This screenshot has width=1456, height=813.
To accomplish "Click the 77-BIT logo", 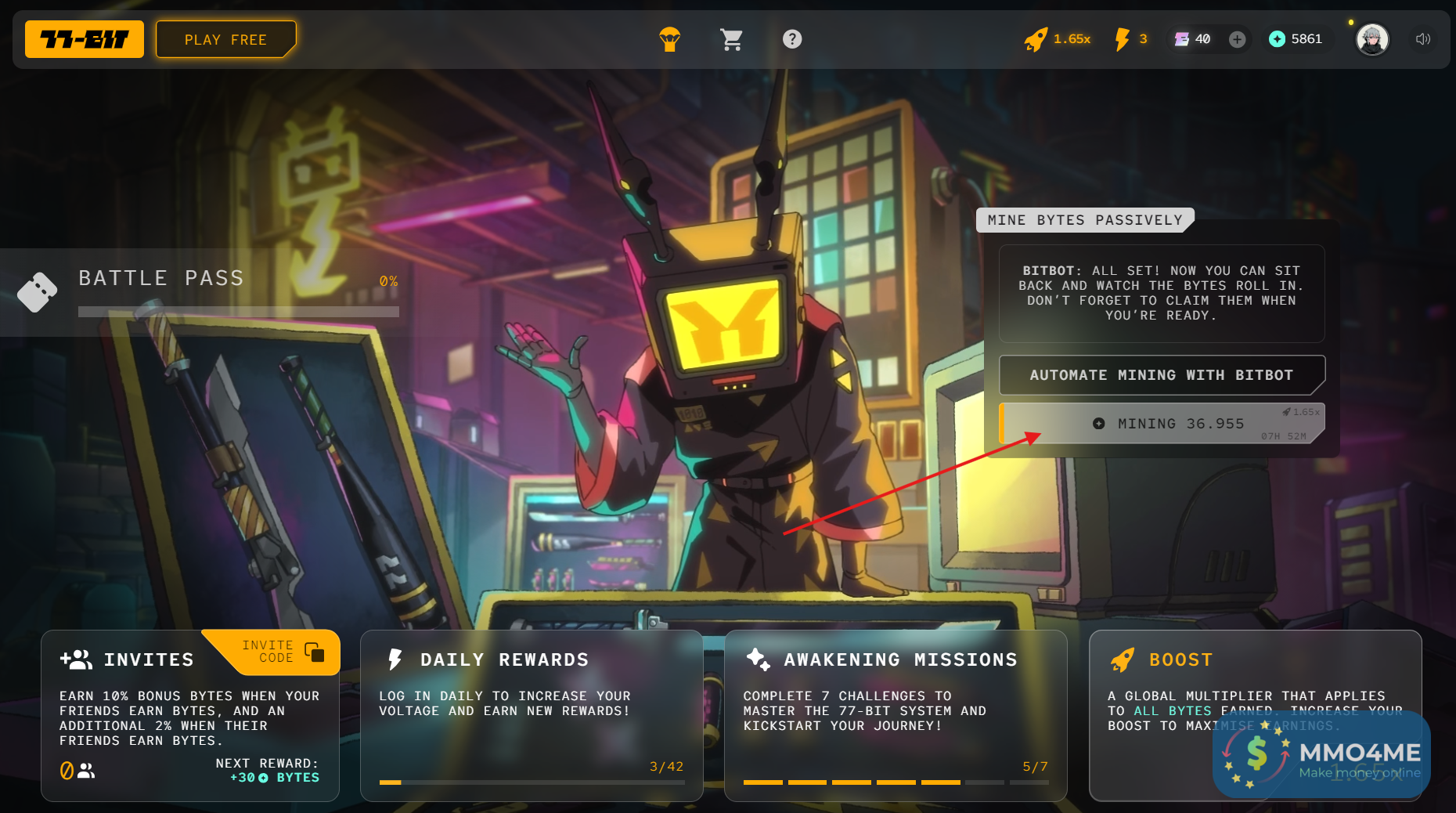I will (85, 39).
